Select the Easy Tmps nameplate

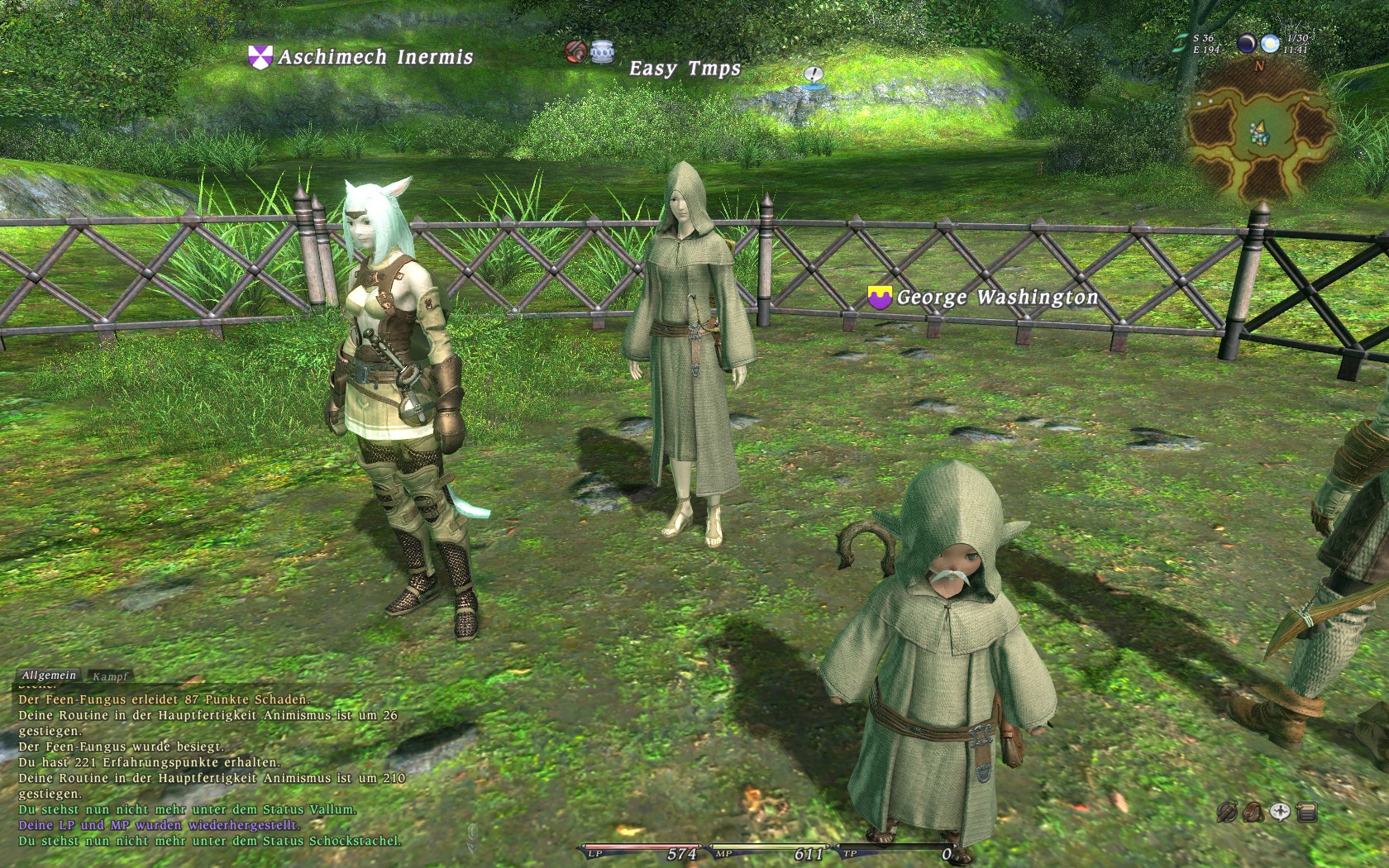click(x=685, y=69)
